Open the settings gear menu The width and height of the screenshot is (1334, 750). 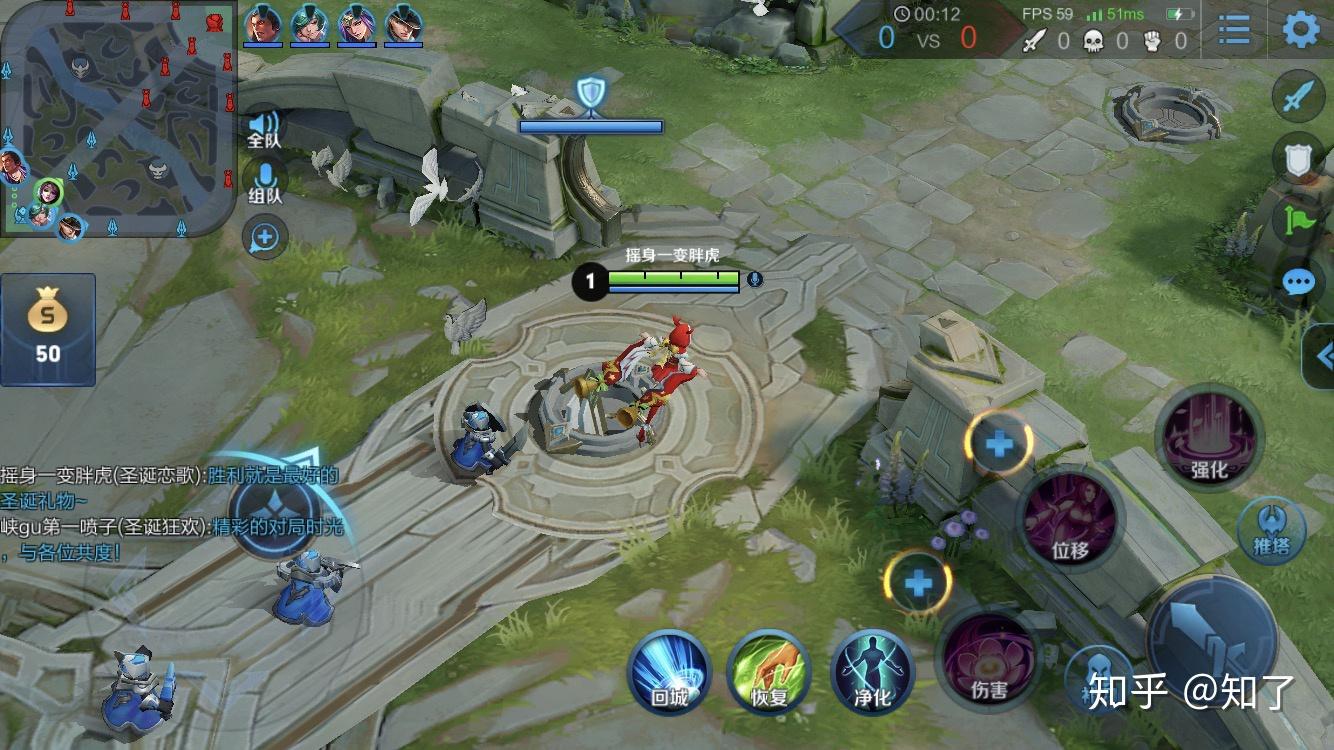click(1300, 30)
